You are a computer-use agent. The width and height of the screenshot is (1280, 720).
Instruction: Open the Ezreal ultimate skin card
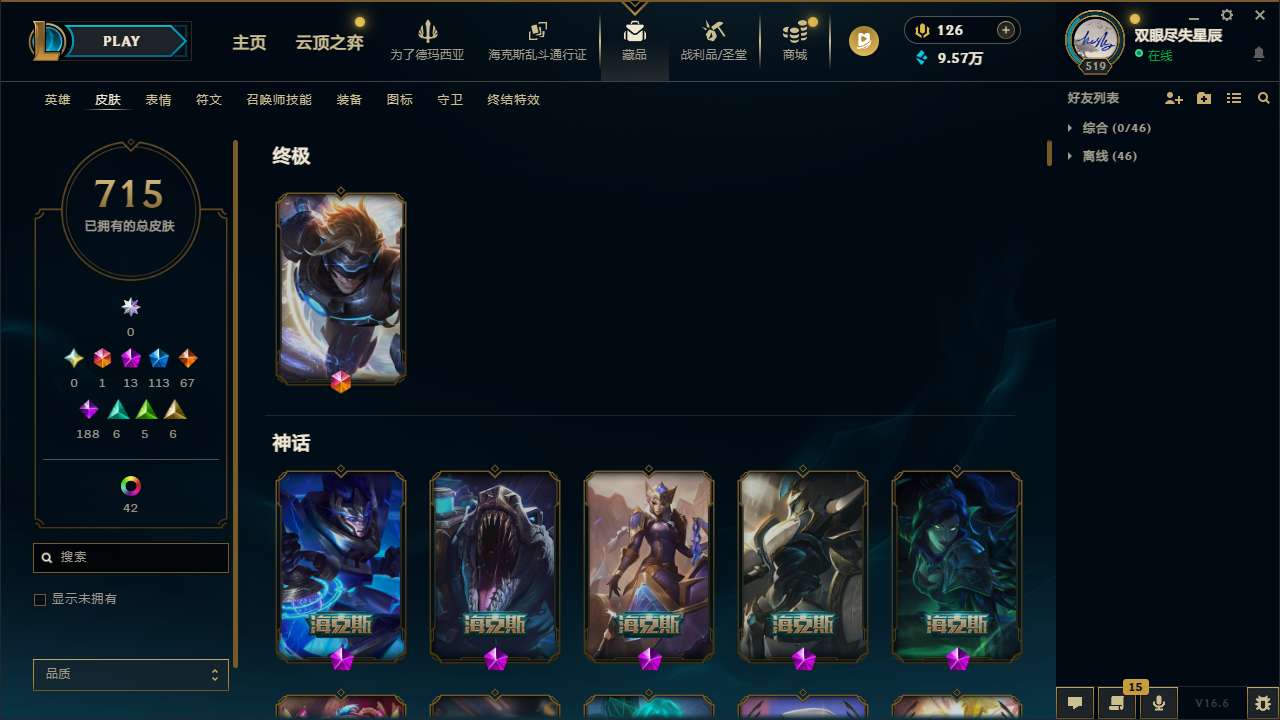[340, 288]
